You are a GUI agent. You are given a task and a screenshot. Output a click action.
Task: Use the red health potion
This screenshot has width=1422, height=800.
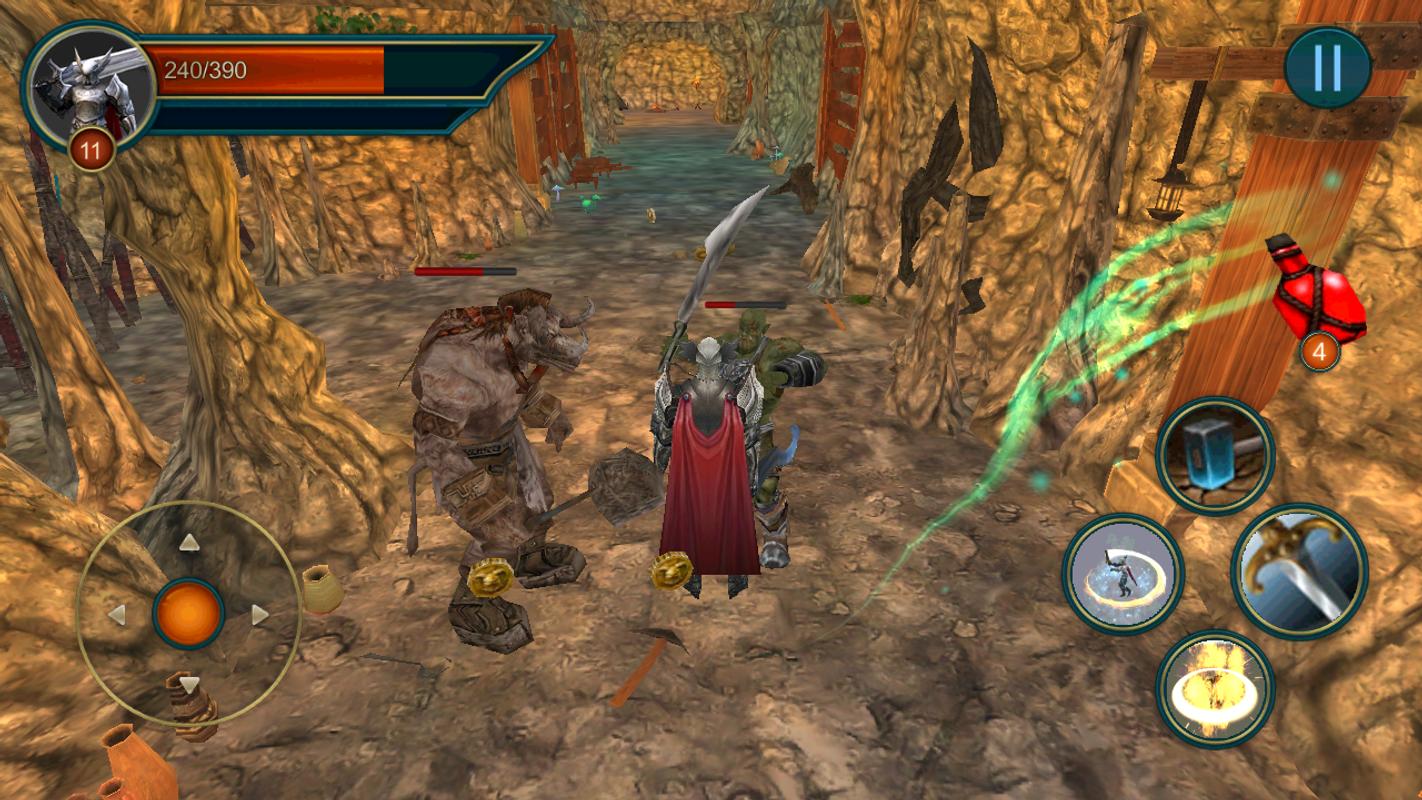click(x=1317, y=295)
